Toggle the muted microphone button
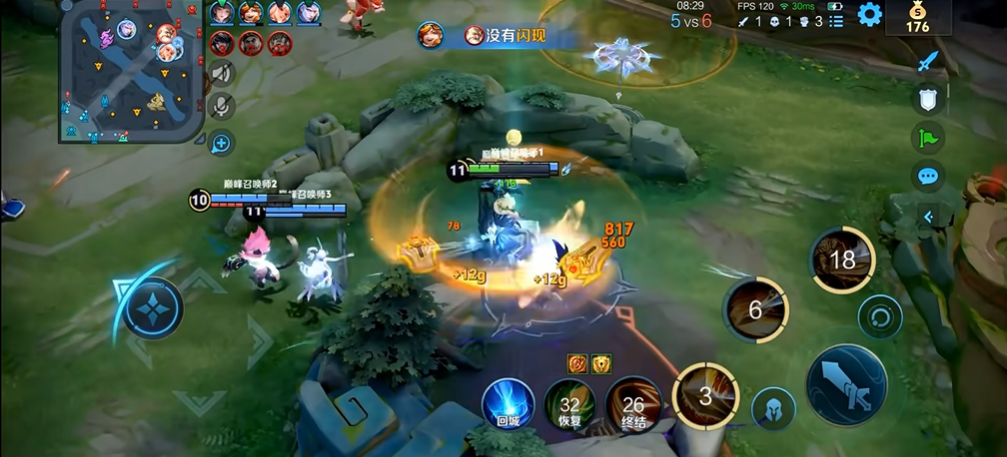 tap(221, 105)
